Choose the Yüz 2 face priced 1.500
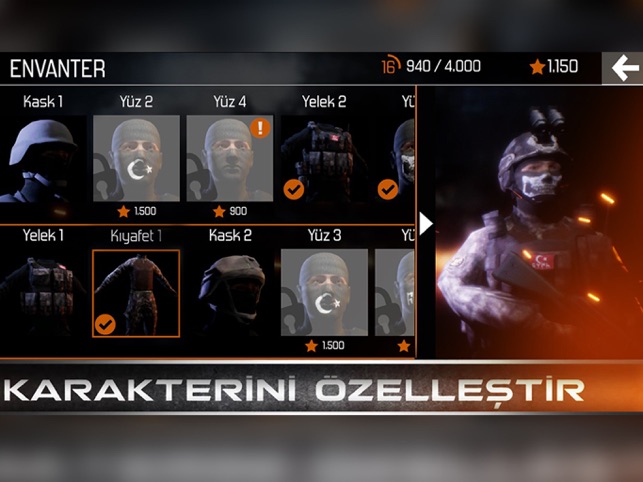The image size is (643, 482). click(136, 159)
